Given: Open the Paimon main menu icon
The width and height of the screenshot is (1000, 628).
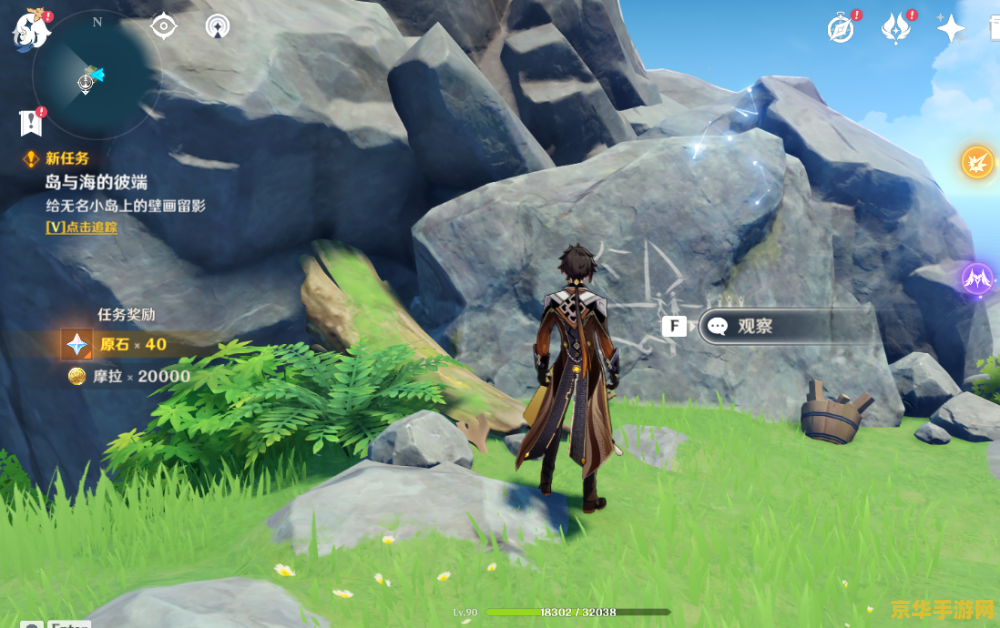Looking at the screenshot, I should point(31,31).
